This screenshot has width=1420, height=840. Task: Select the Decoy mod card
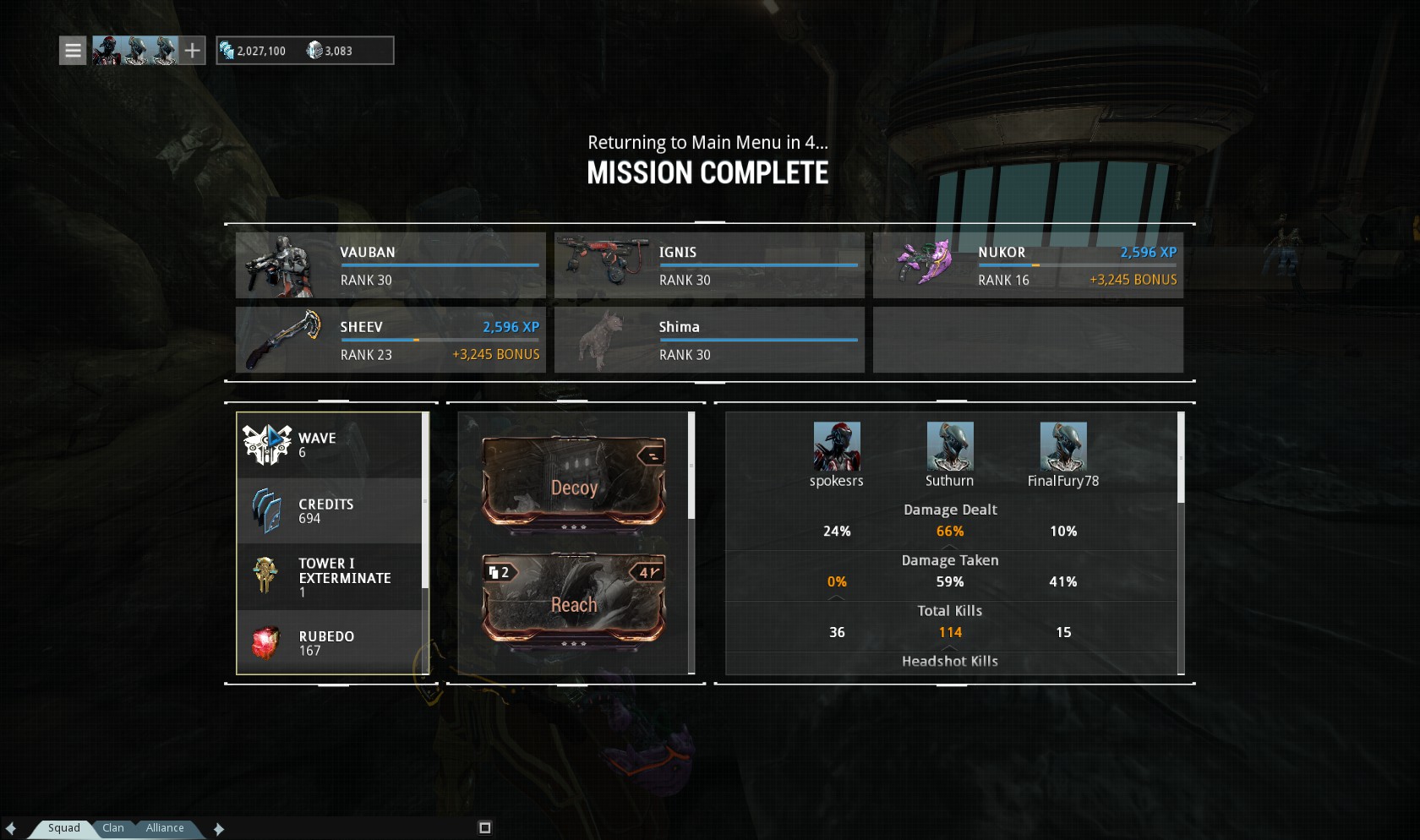[x=574, y=482]
